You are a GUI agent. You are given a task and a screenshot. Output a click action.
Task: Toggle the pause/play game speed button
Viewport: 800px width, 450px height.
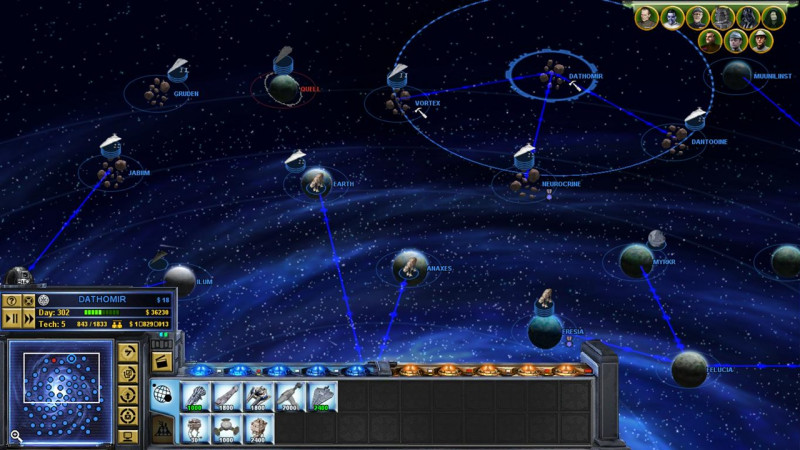click(x=12, y=317)
